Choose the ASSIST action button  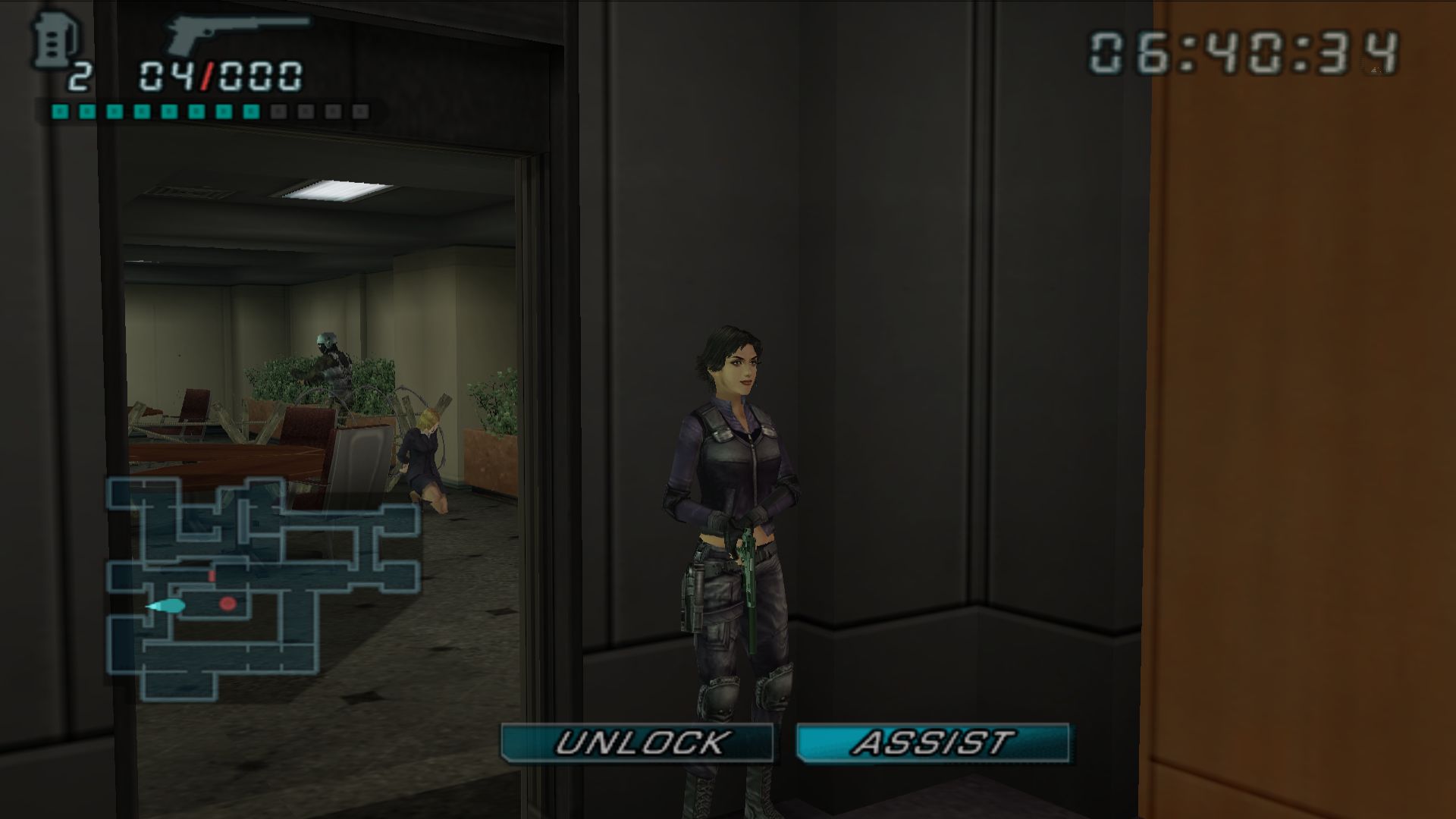coord(932,742)
